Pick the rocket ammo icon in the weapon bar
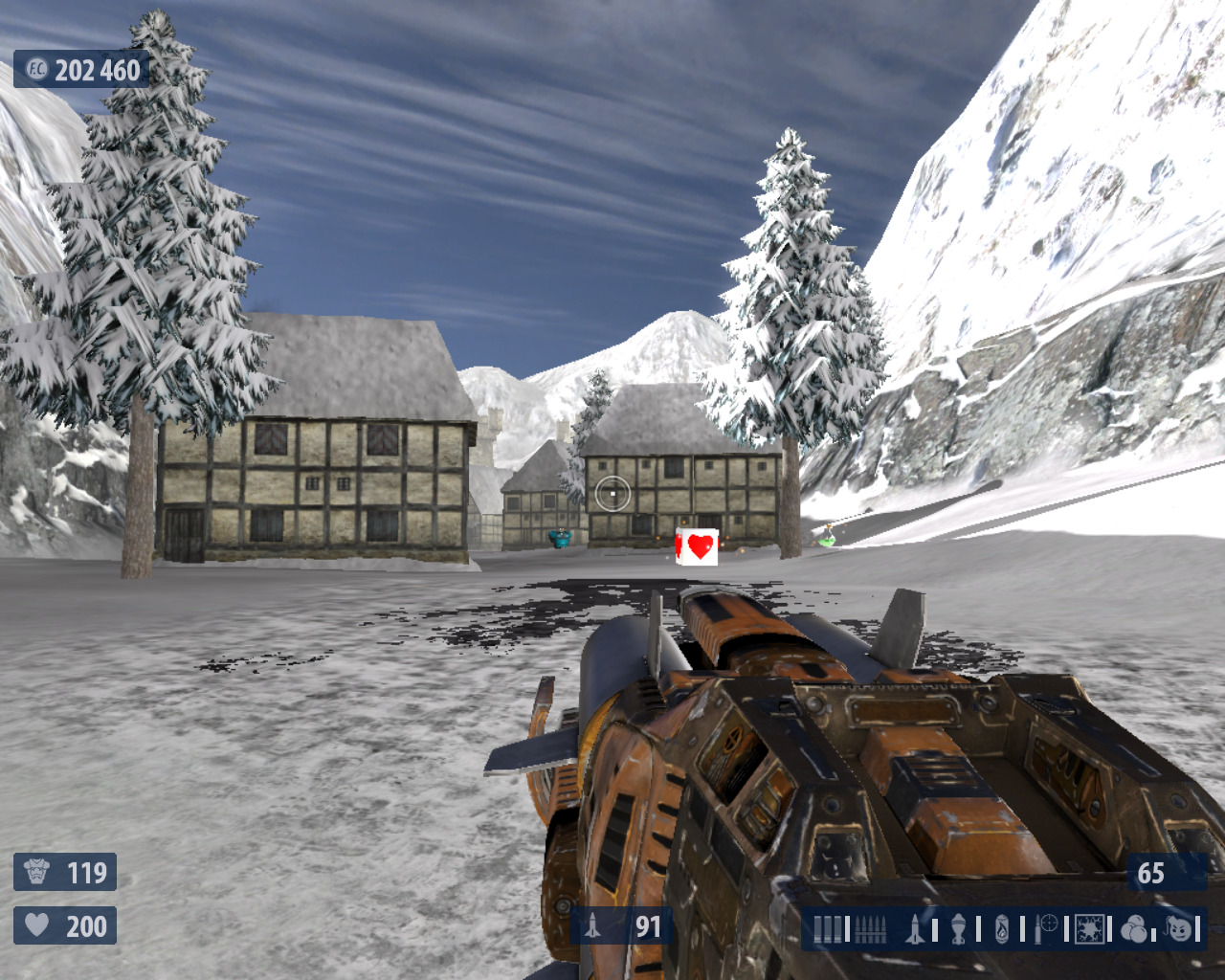This screenshot has height=980, width=1225. (x=915, y=928)
